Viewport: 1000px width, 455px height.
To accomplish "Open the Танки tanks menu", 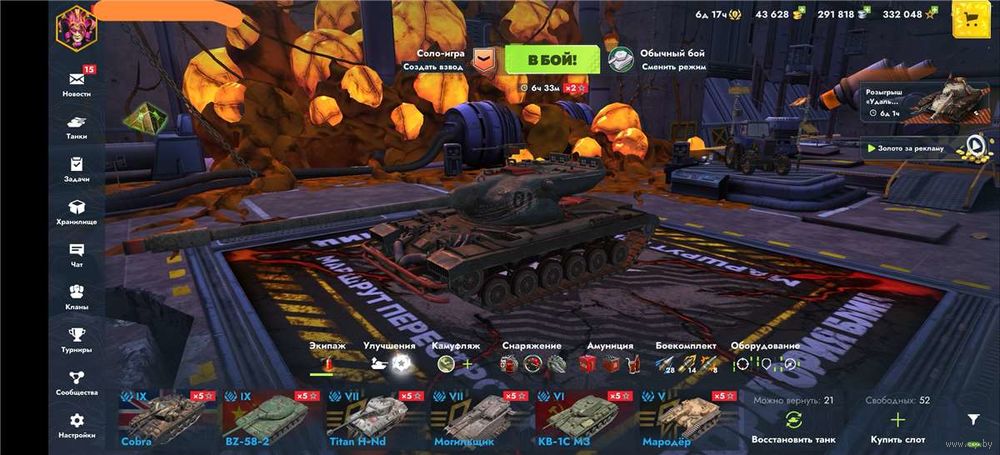I will [x=76, y=126].
